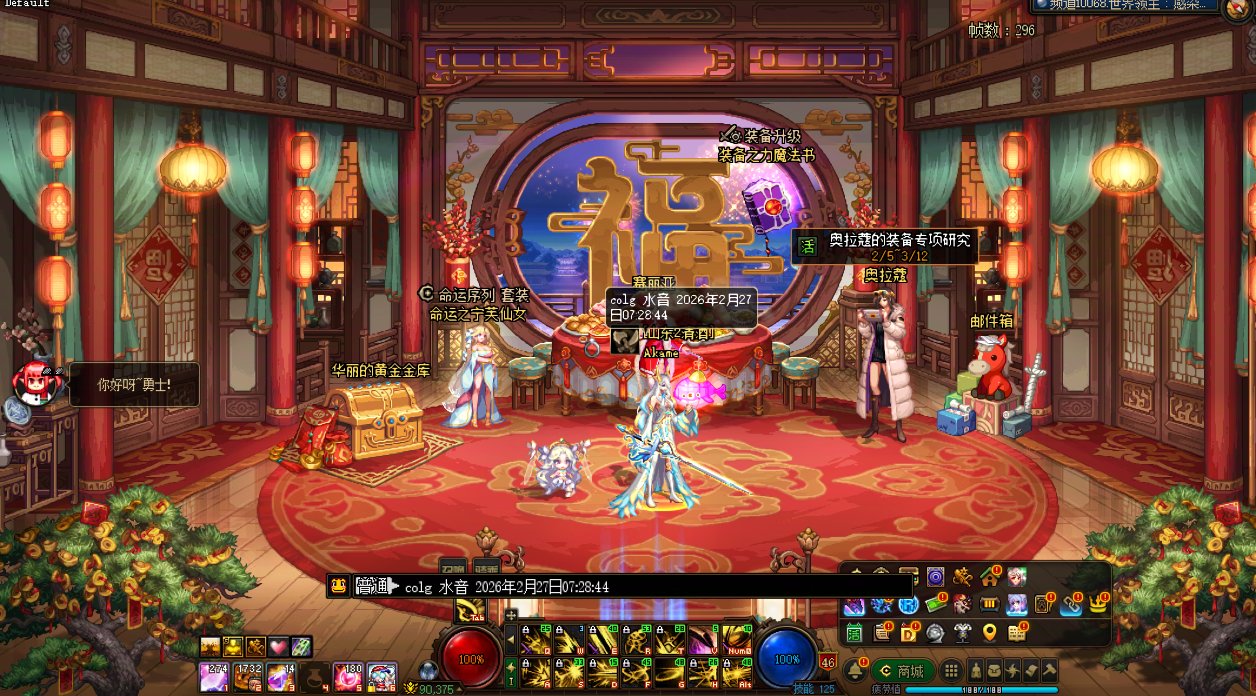Image resolution: width=1256 pixels, height=696 pixels.
Task: Use the consumable with 1732 count
Action: click(x=248, y=677)
